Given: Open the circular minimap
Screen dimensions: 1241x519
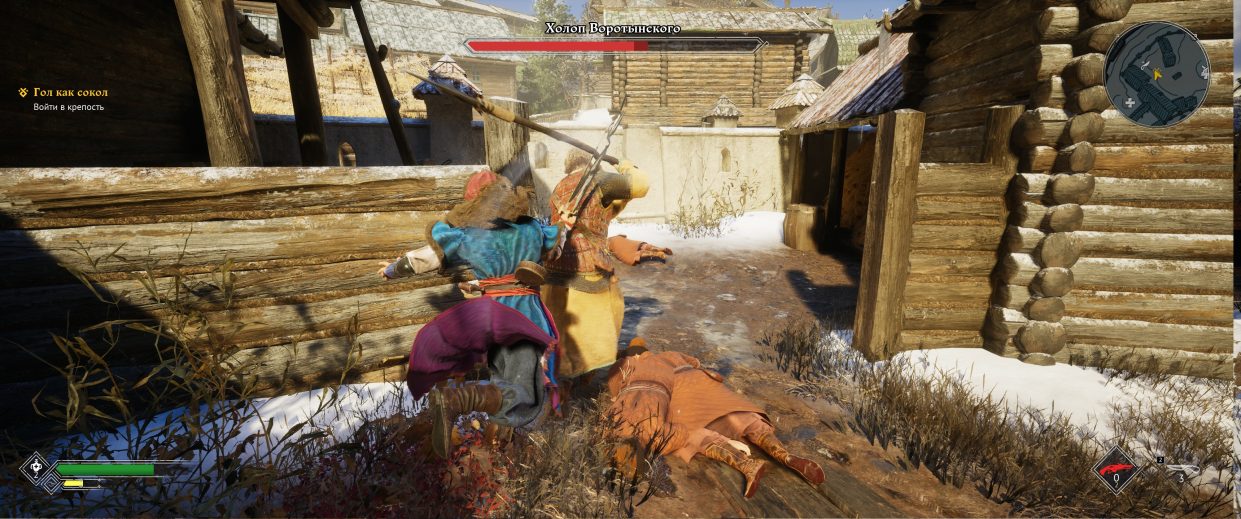Looking at the screenshot, I should click(1156, 74).
